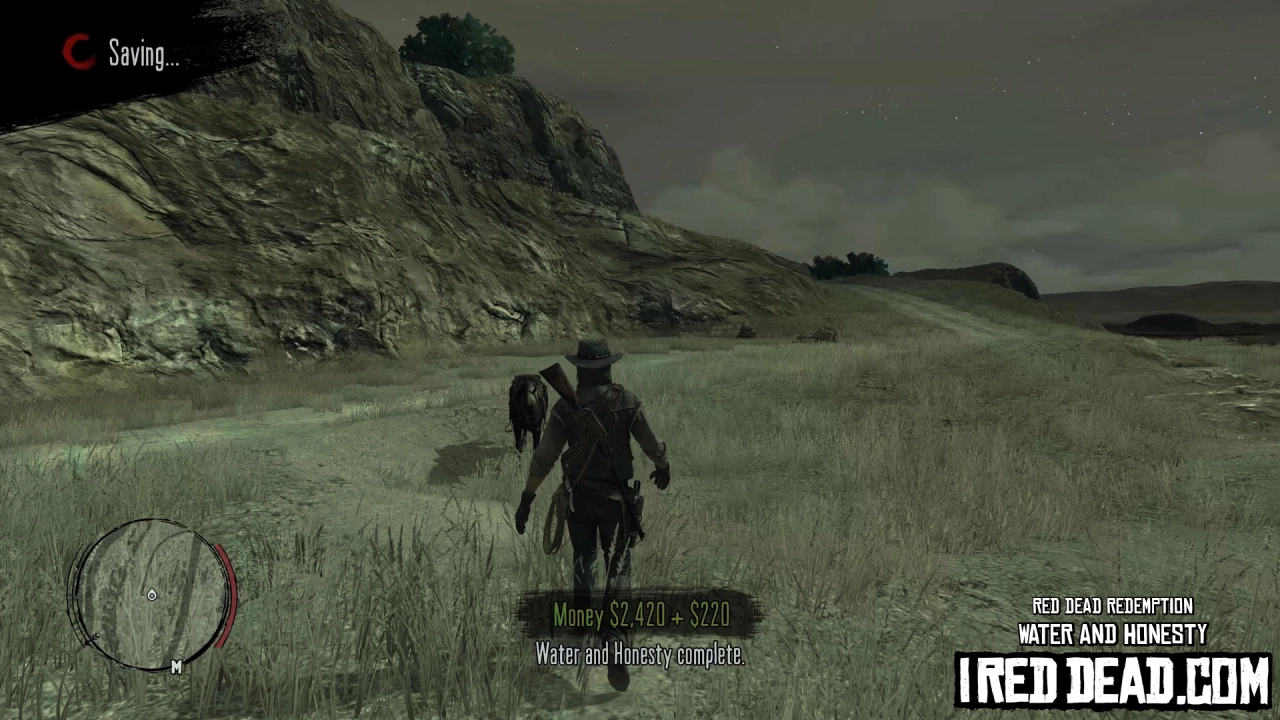Viewport: 1280px width, 720px height.
Task: Select the RED DEAD REDEMPTION label
Action: (x=1112, y=606)
